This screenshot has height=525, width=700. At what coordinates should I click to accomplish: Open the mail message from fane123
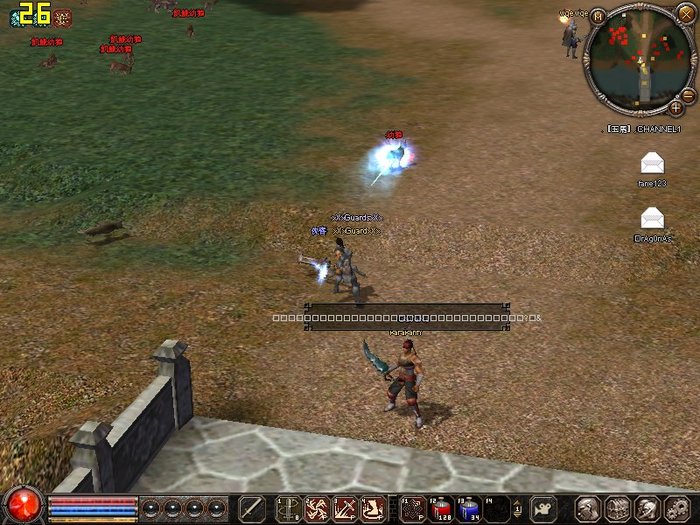click(652, 164)
